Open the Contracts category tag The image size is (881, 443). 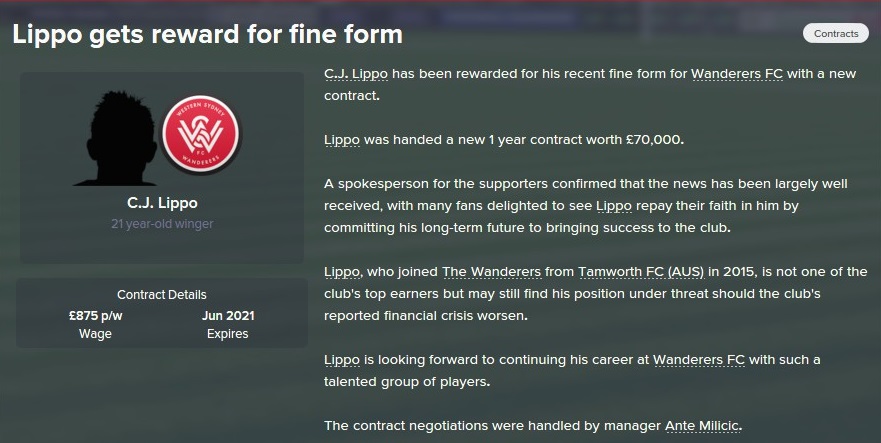tap(836, 34)
